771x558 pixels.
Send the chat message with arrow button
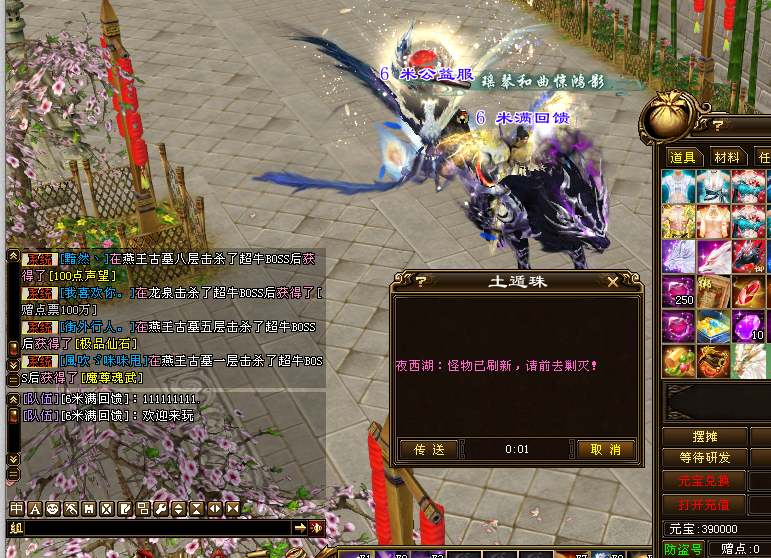[x=299, y=527]
